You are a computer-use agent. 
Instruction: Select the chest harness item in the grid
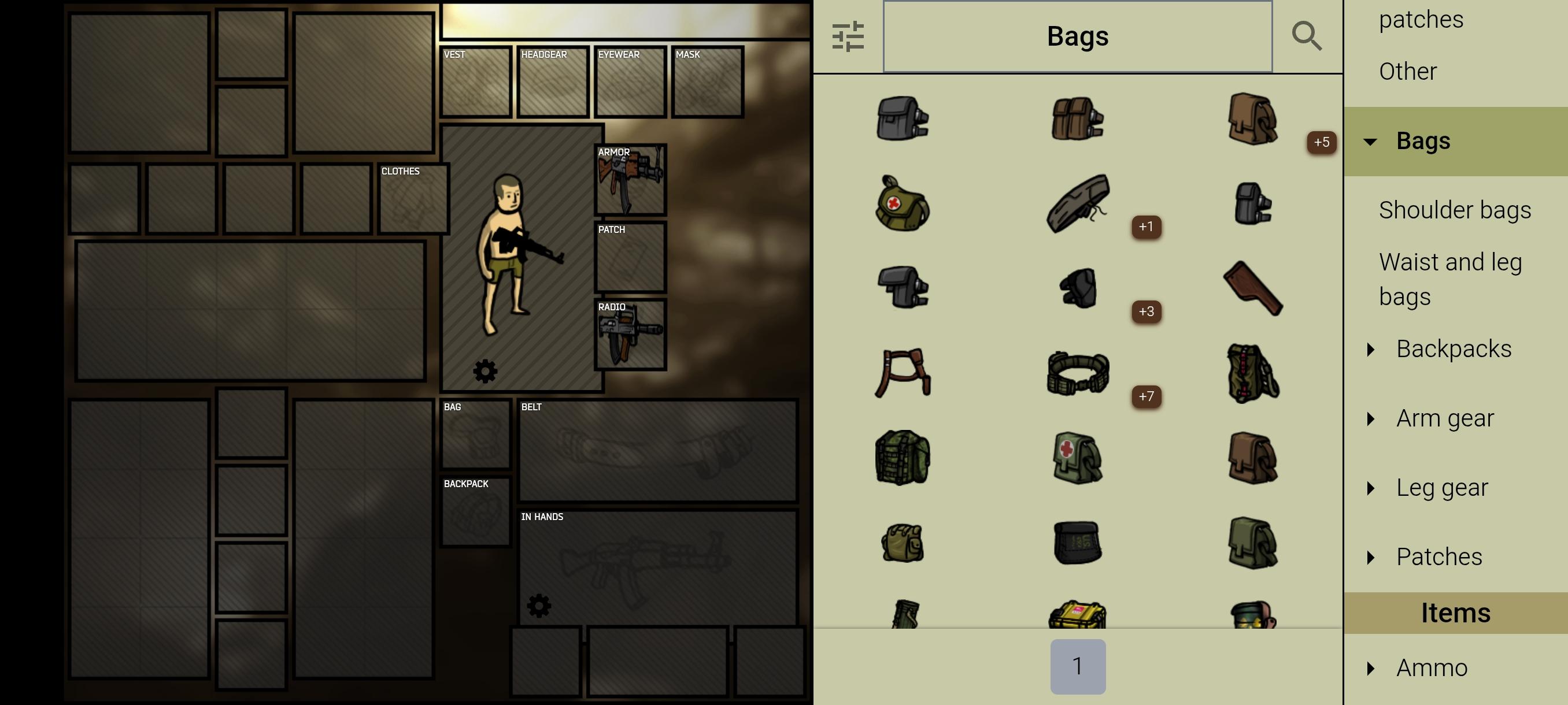903,373
